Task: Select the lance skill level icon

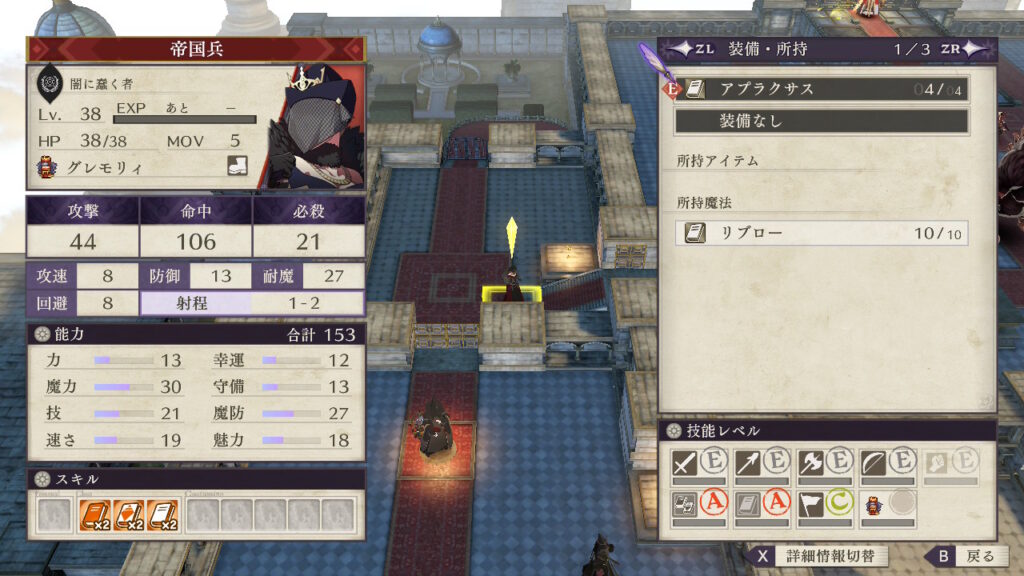Action: click(x=748, y=463)
